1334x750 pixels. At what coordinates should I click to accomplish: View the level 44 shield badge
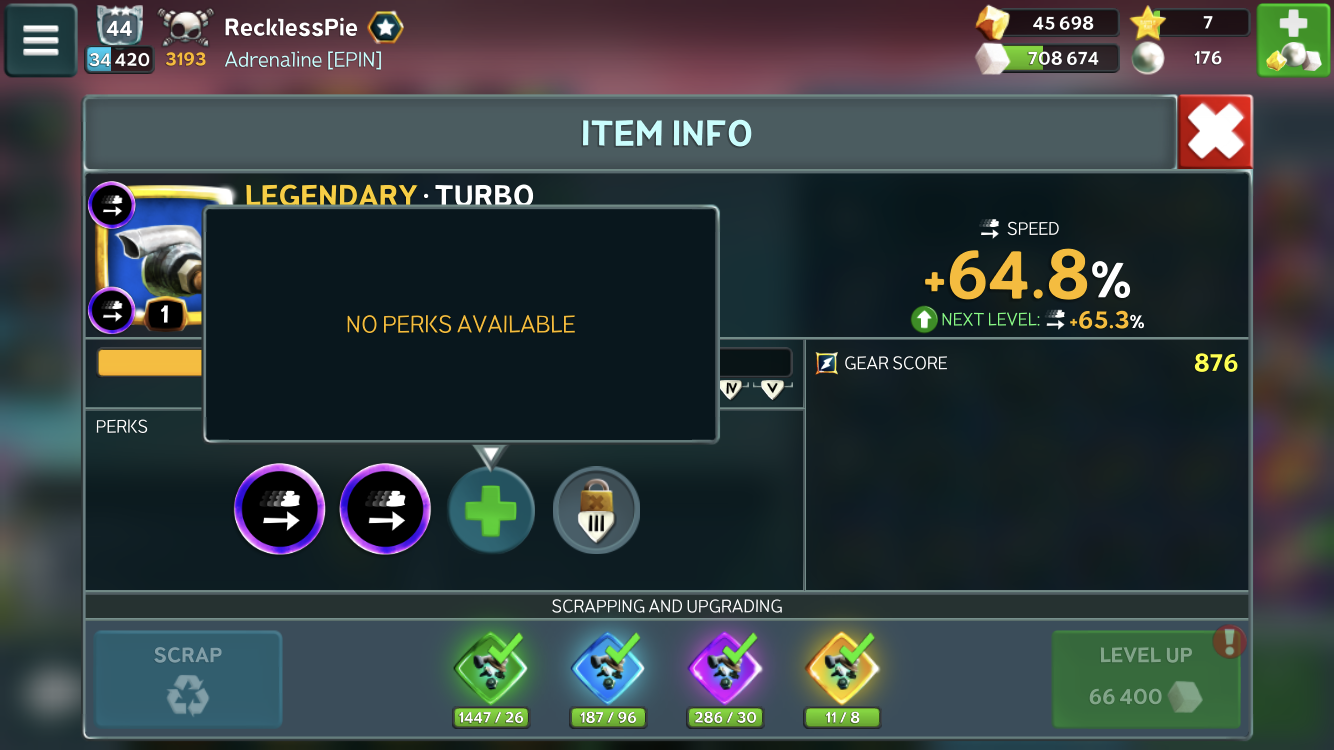[119, 29]
